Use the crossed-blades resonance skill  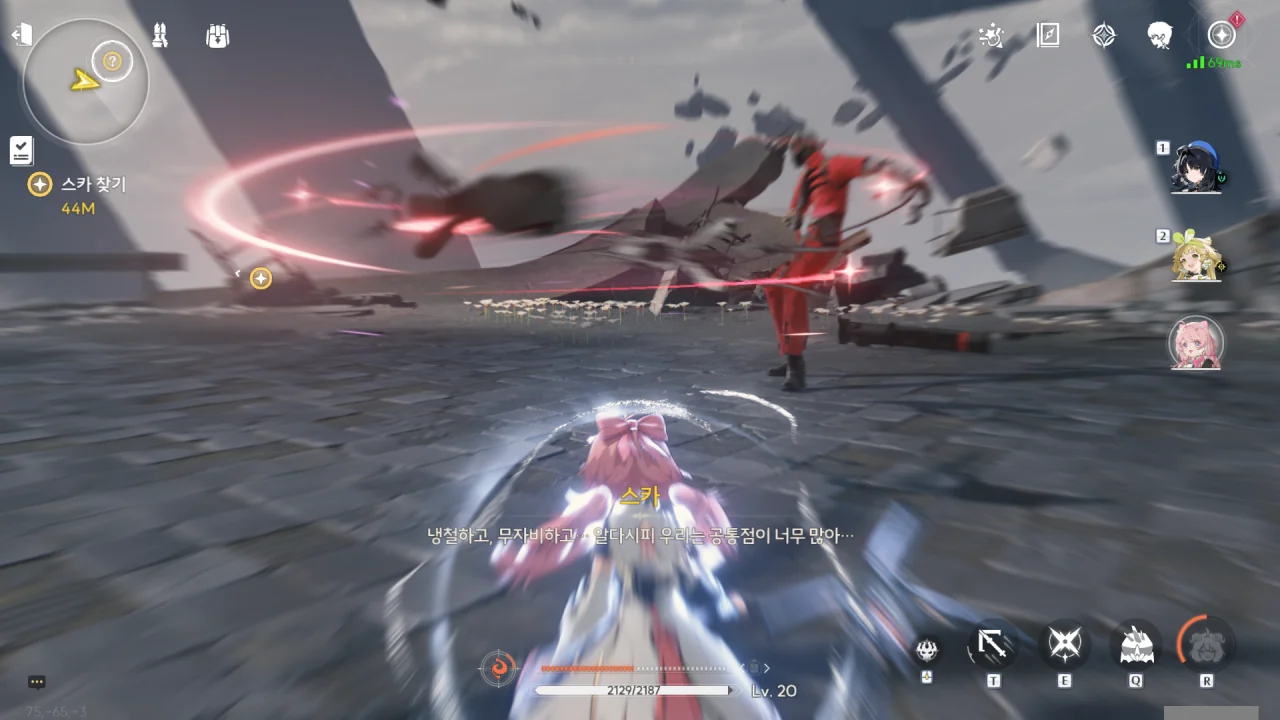tap(1064, 645)
